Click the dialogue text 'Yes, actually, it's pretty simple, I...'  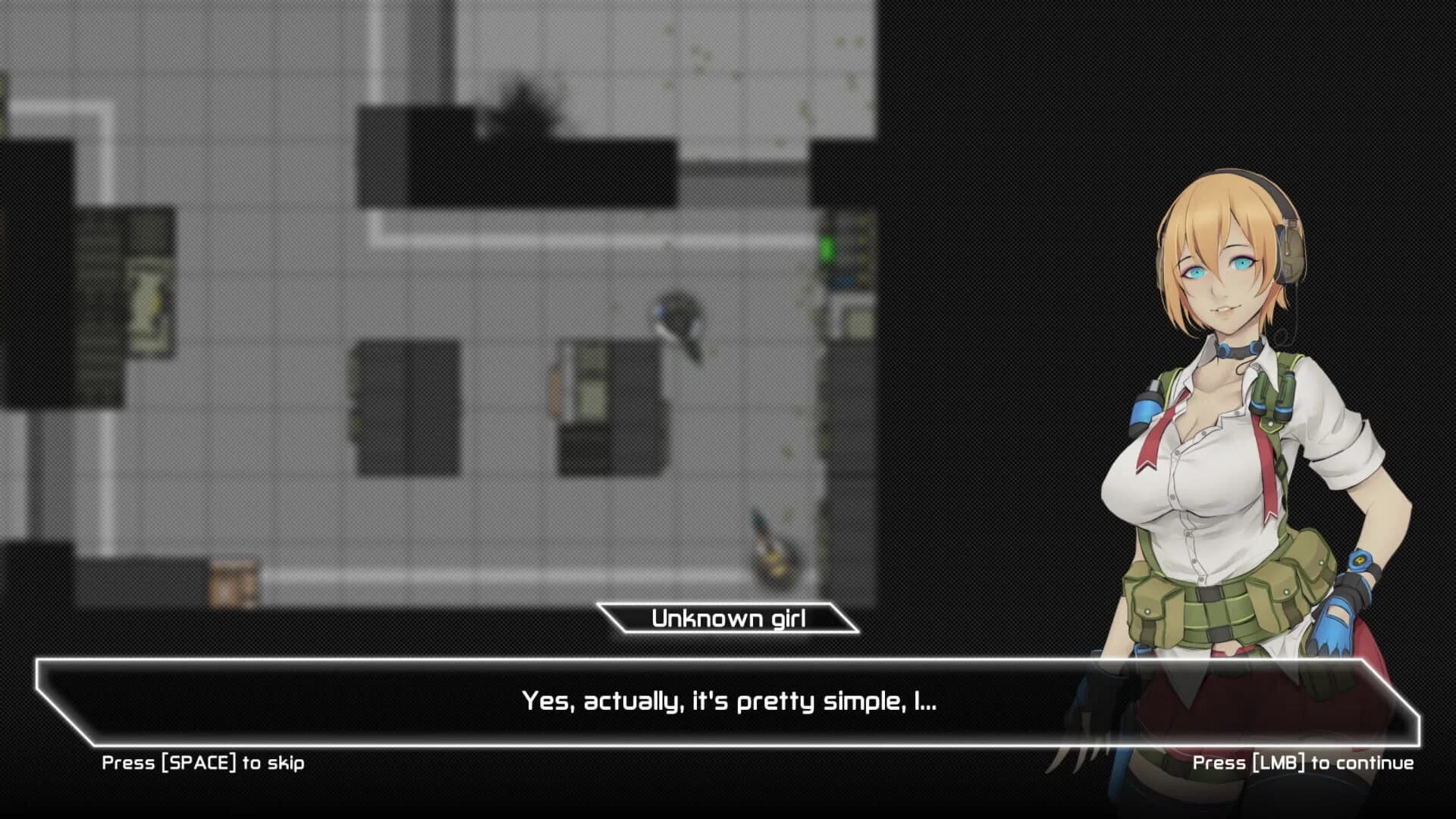pyautogui.click(x=728, y=701)
